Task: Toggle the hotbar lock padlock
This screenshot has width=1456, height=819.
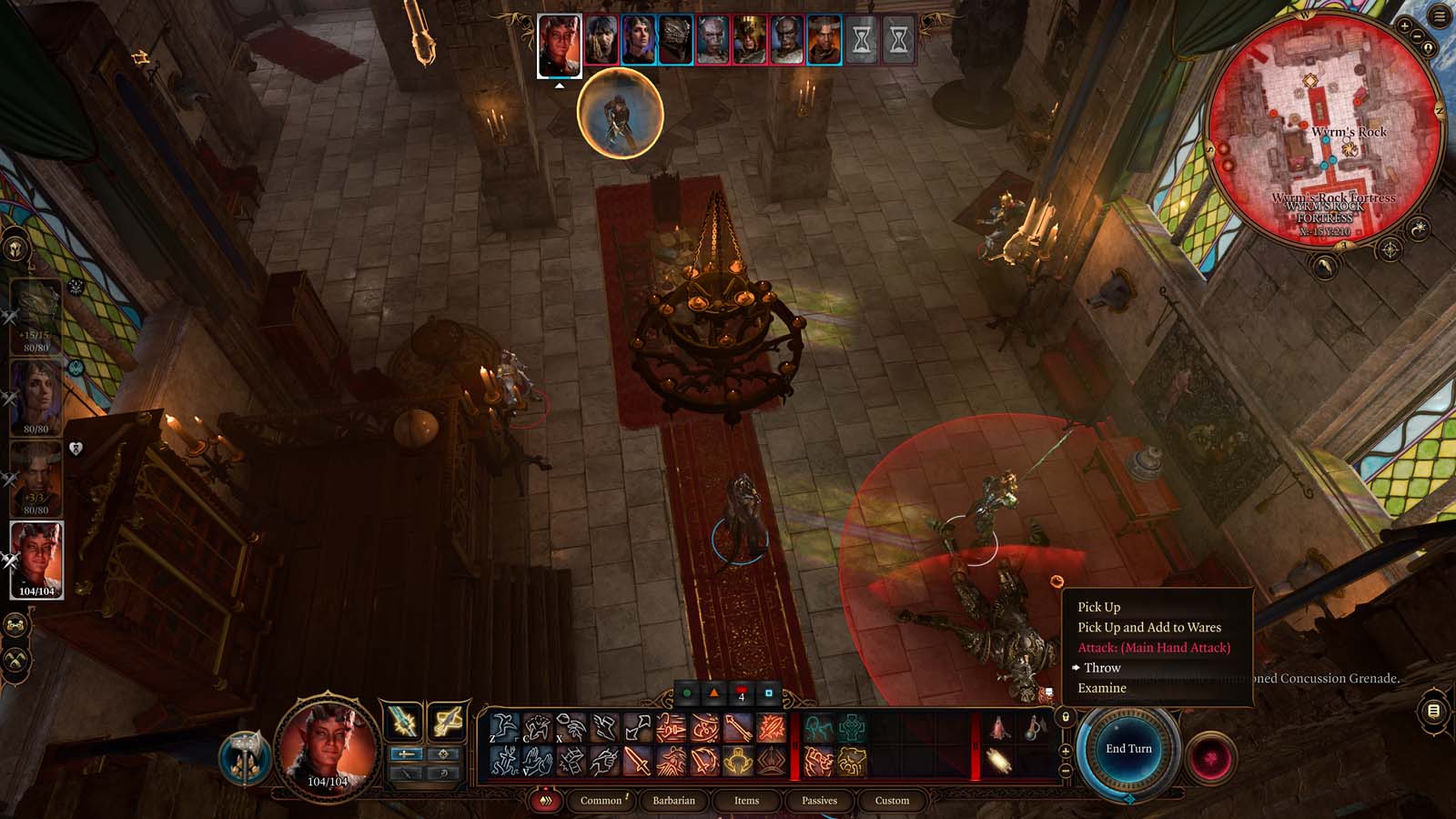Action: click(1066, 717)
